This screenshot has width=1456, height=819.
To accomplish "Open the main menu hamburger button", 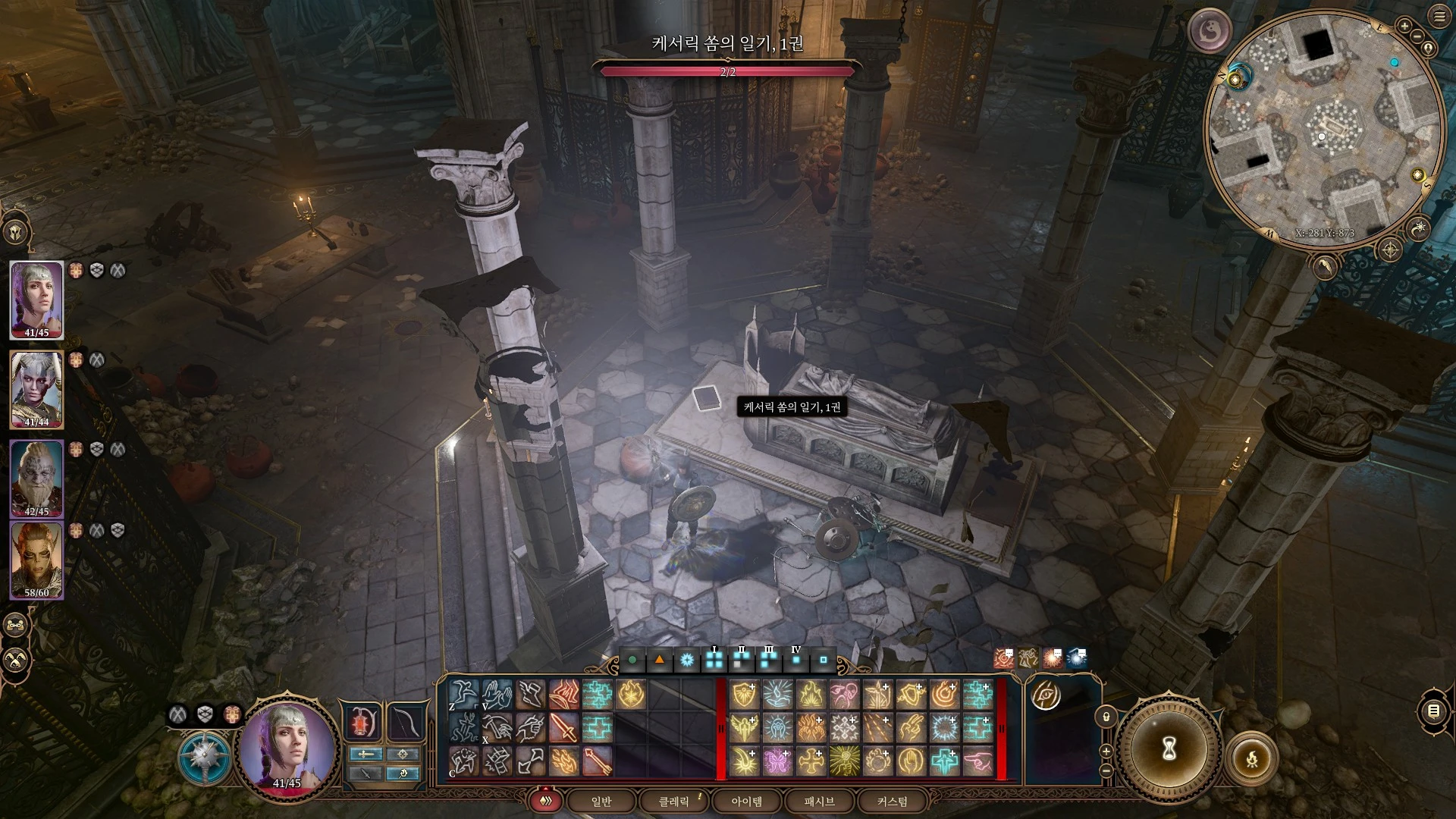I will pos(1439,17).
